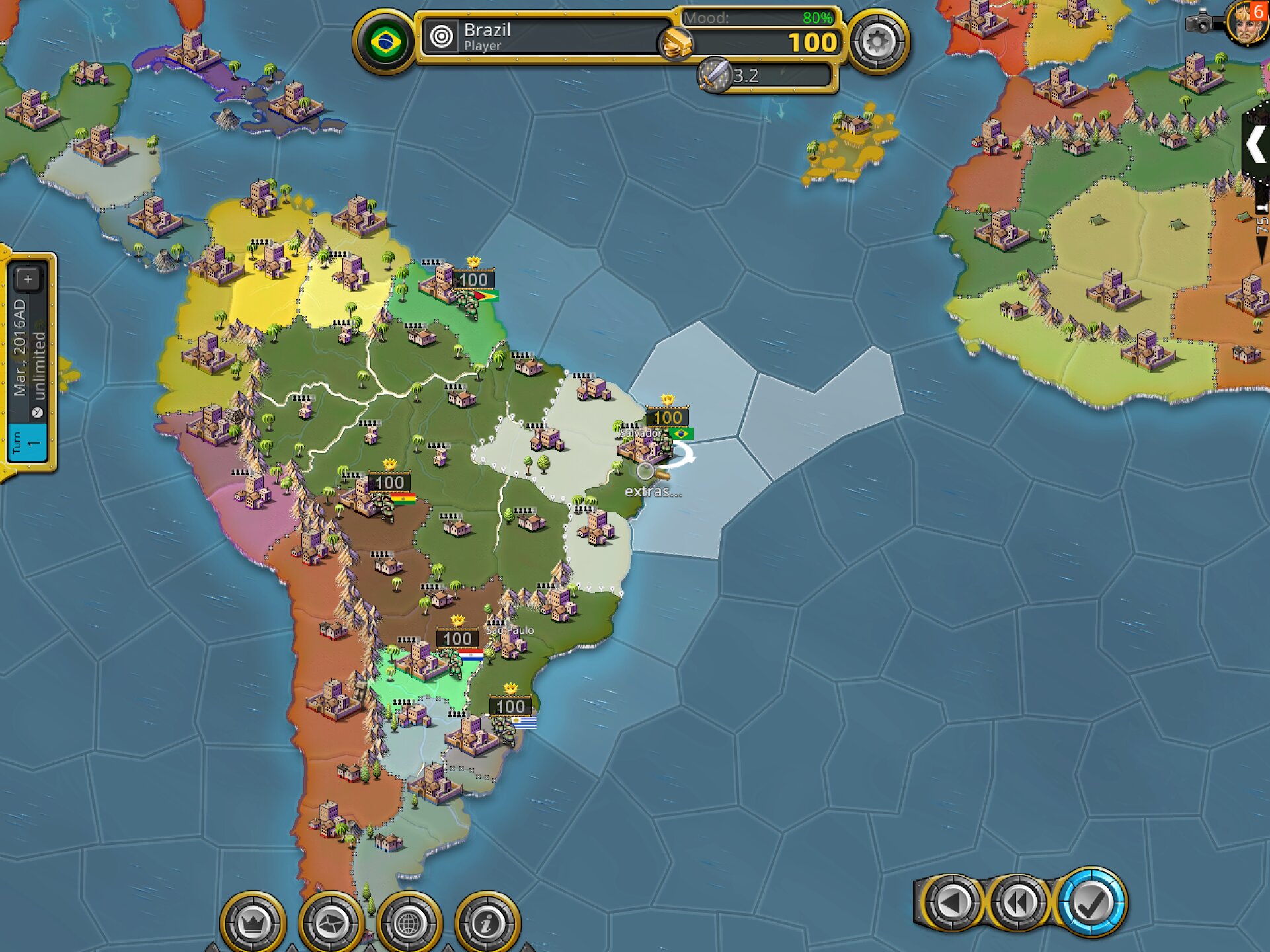Open the information button

point(487,922)
